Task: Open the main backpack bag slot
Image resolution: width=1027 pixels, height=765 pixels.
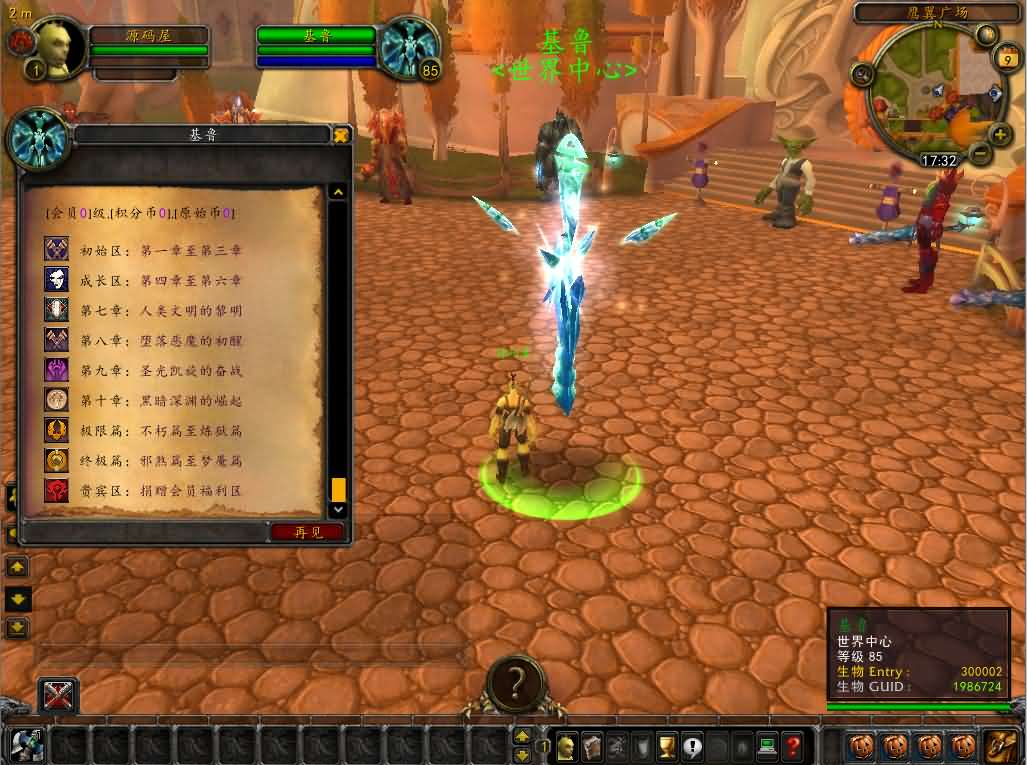Action: click(1000, 745)
